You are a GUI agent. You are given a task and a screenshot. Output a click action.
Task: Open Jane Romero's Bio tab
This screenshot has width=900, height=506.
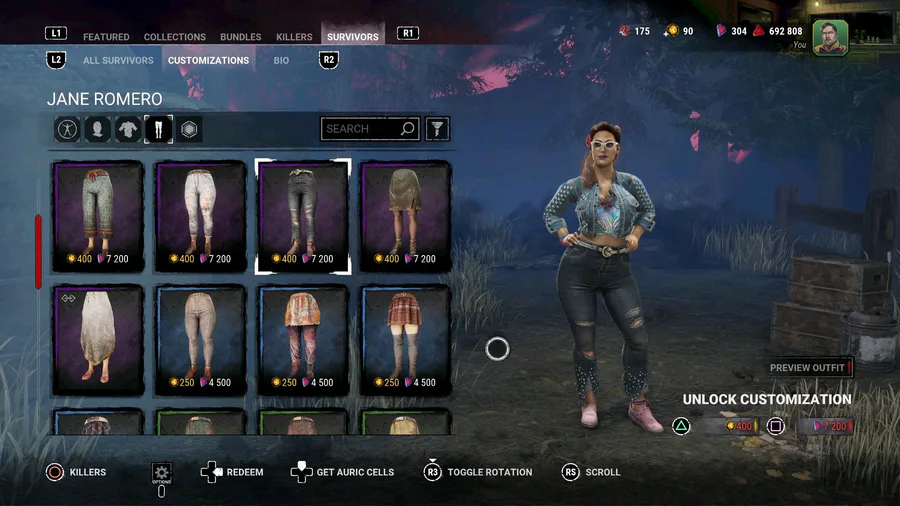(282, 60)
